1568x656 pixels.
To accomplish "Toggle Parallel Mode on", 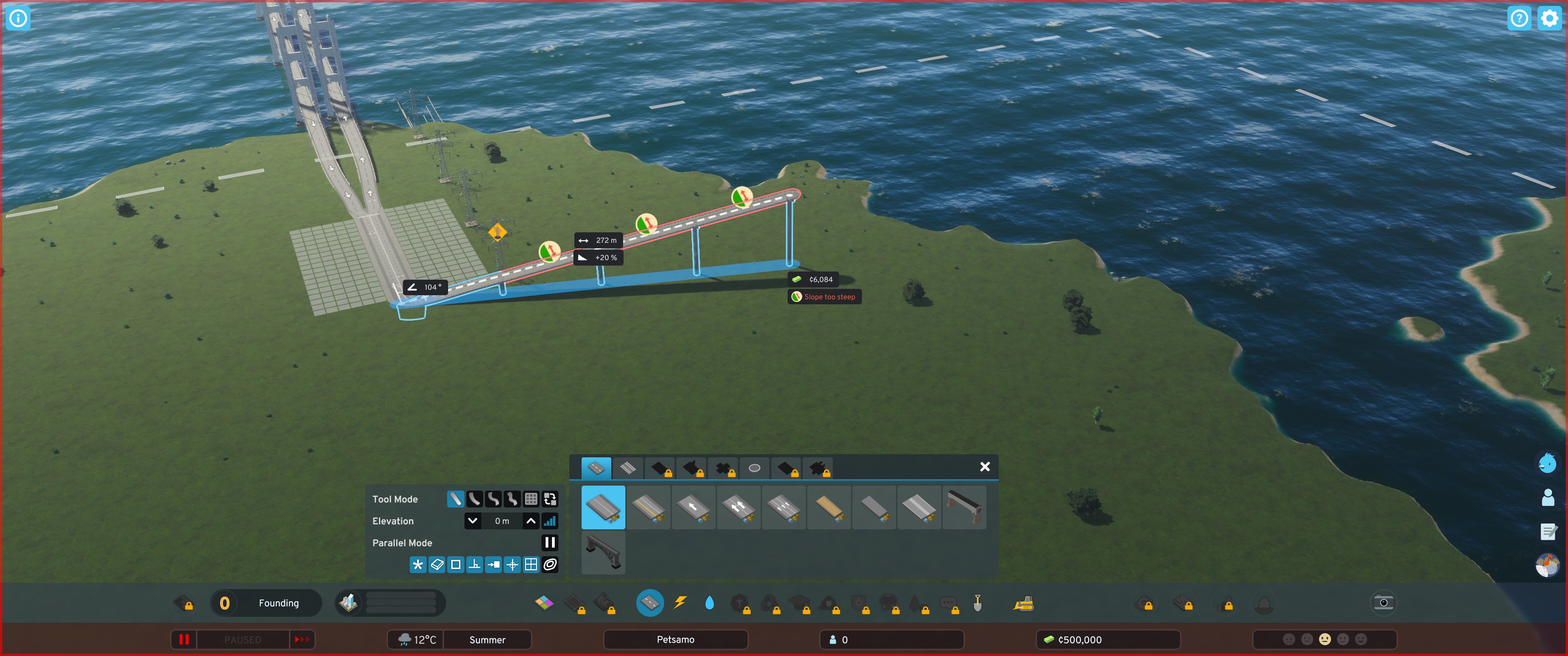I will click(549, 543).
